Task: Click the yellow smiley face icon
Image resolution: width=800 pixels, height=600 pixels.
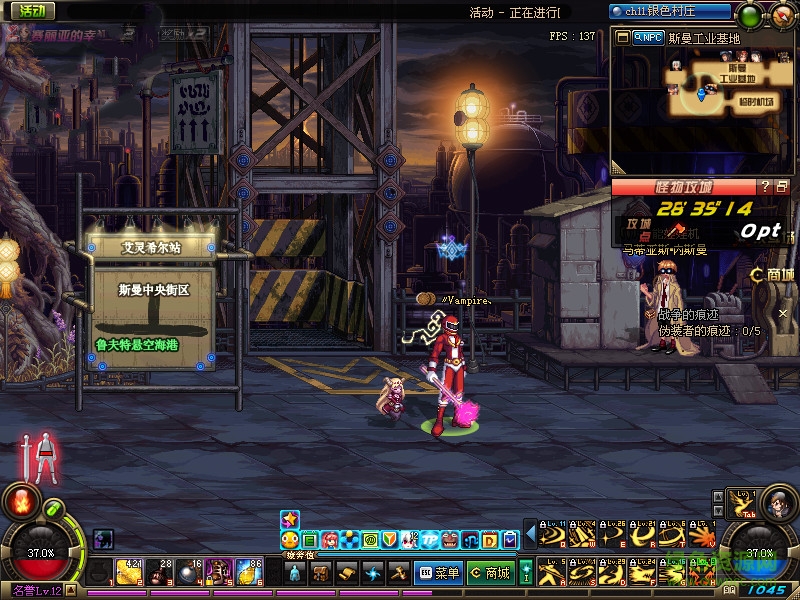Action: pyautogui.click(x=290, y=540)
